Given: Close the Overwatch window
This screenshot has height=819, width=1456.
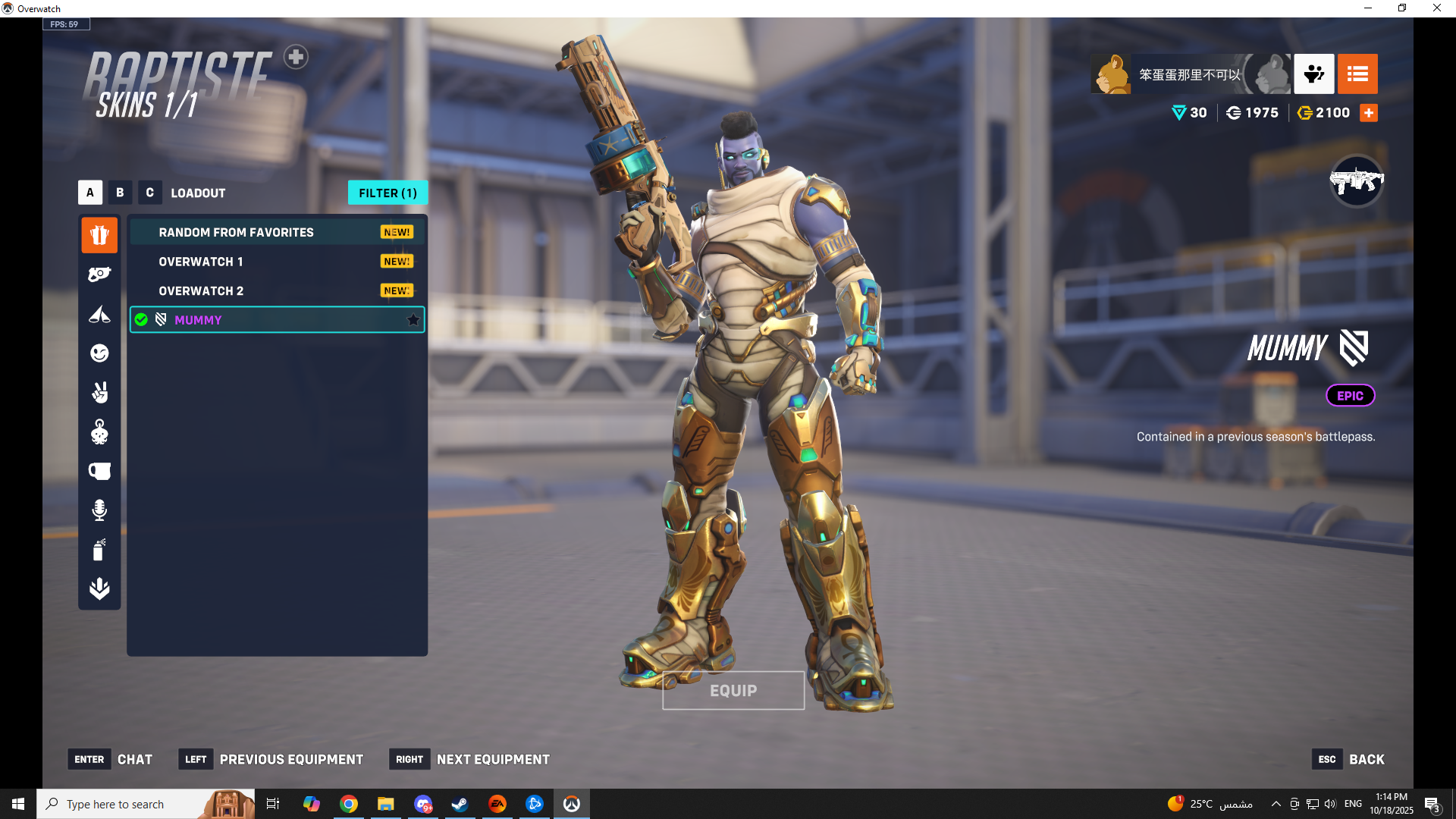Looking at the screenshot, I should 1436,8.
